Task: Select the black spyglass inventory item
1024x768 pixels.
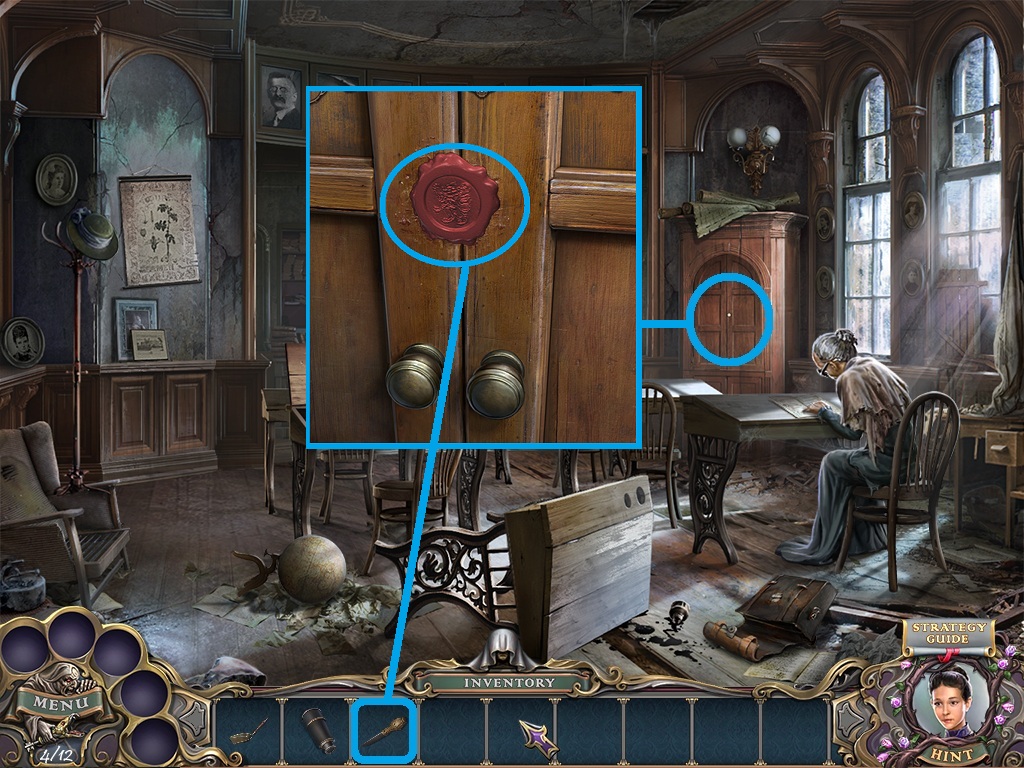Action: (x=318, y=733)
